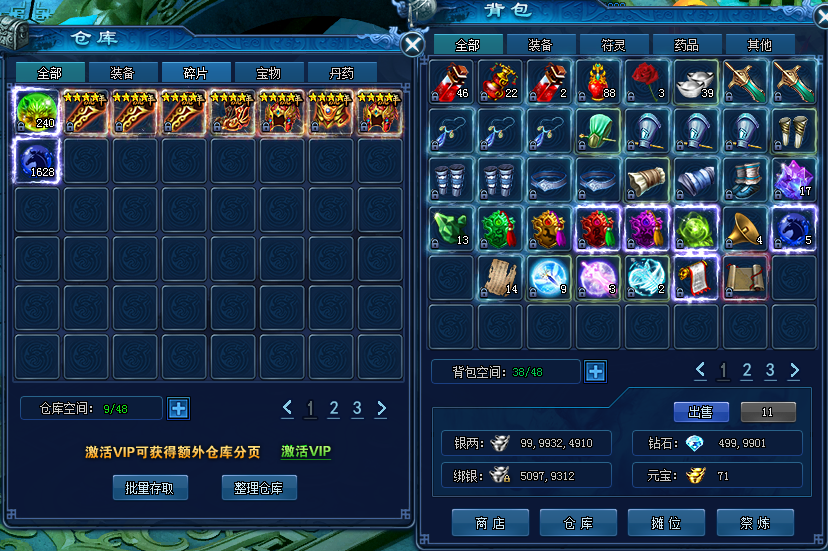Screen dimensions: 828x551
Task: Expand warehouse space with plus button
Action: pos(178,408)
